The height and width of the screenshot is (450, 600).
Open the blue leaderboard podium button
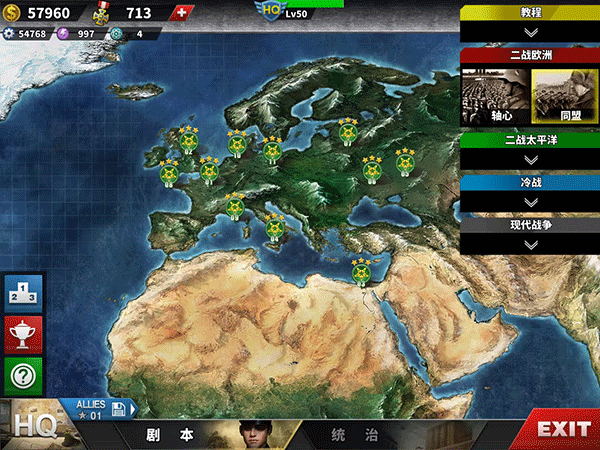(23, 292)
